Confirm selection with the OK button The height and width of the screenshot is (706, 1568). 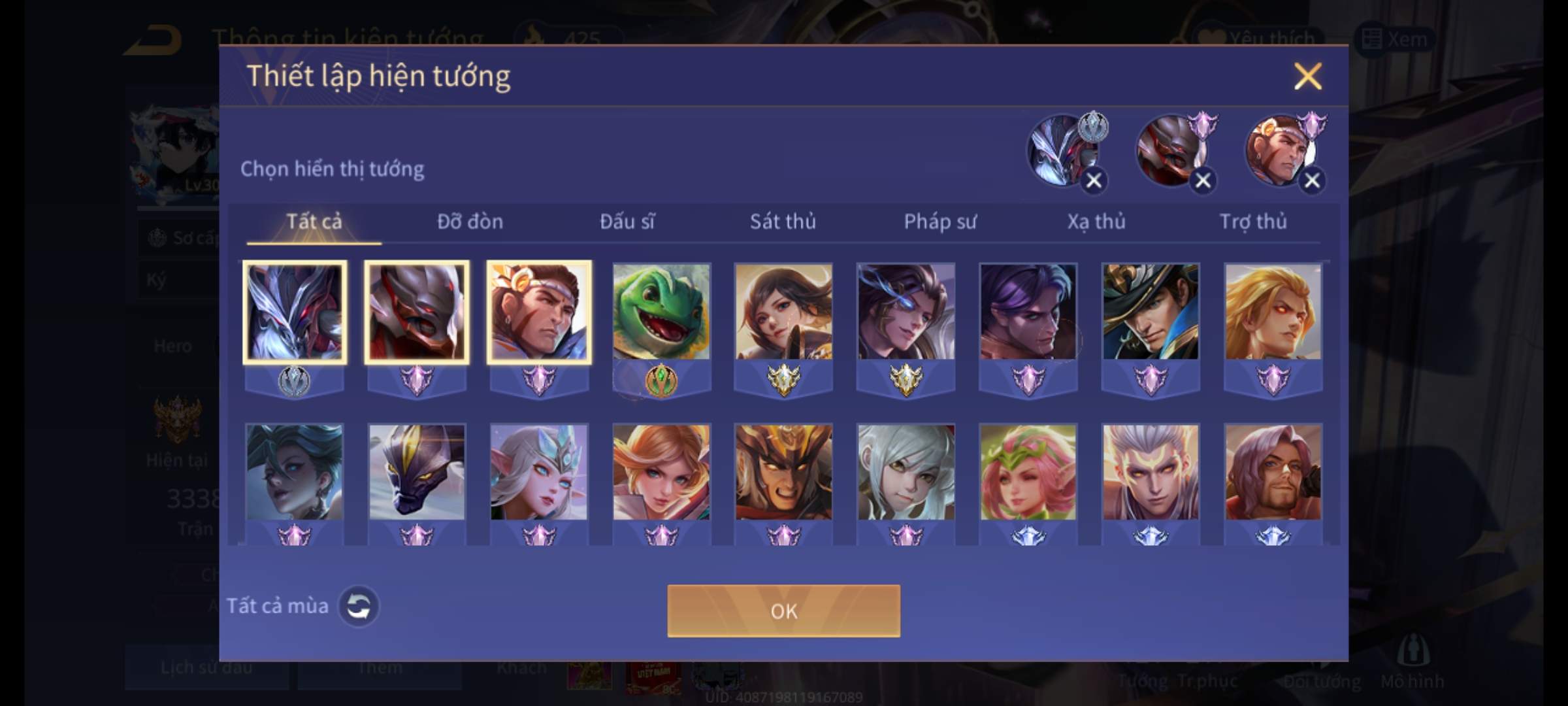pyautogui.click(x=783, y=611)
